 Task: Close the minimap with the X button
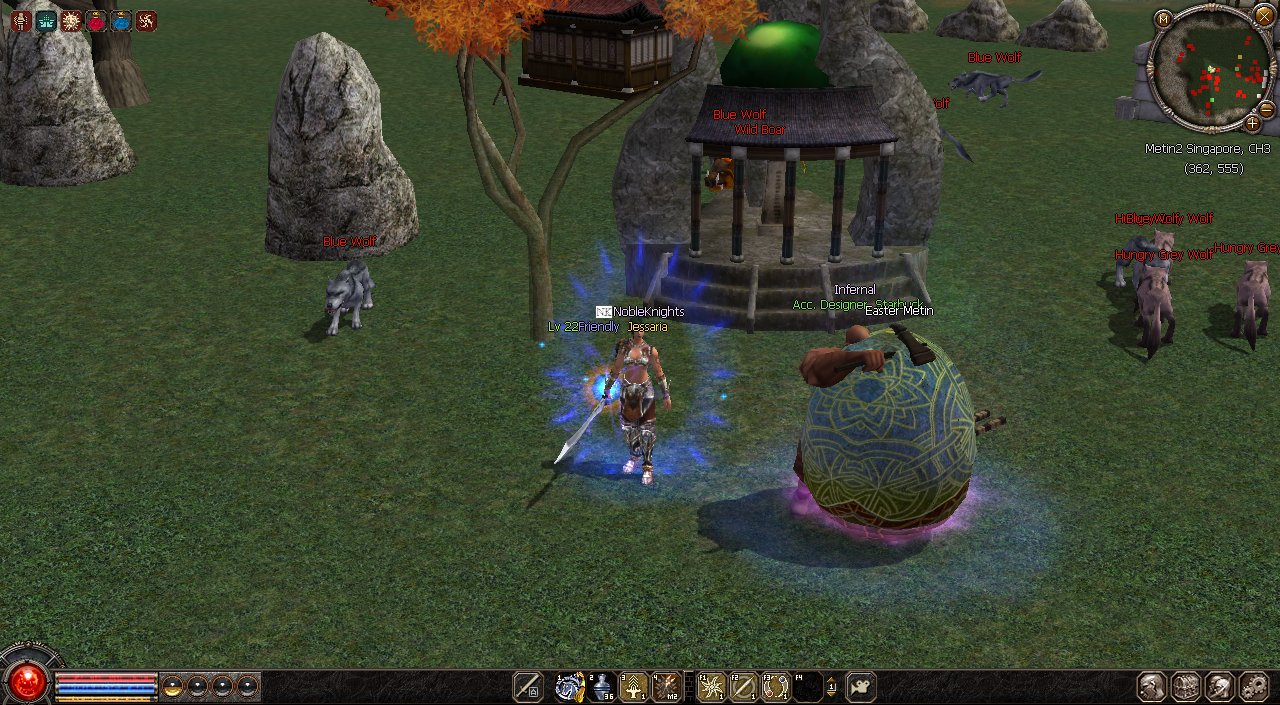click(x=1264, y=18)
